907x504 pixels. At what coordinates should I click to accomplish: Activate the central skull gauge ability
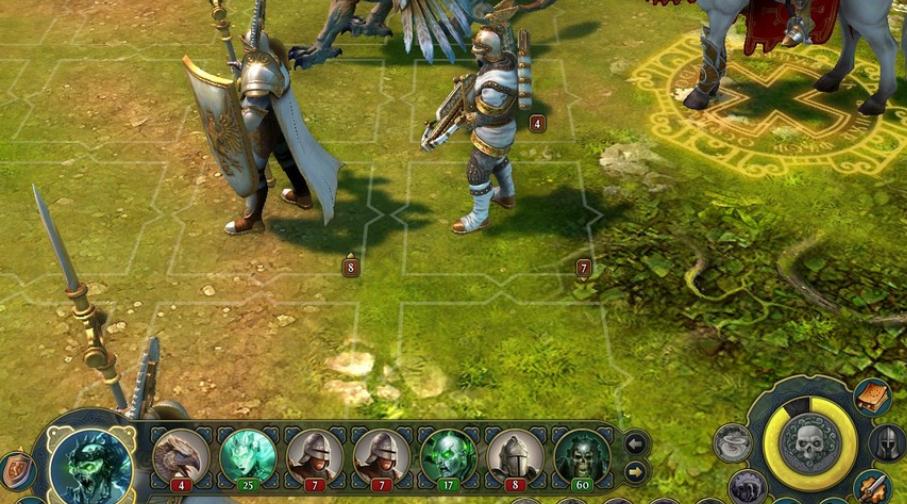pos(810,443)
